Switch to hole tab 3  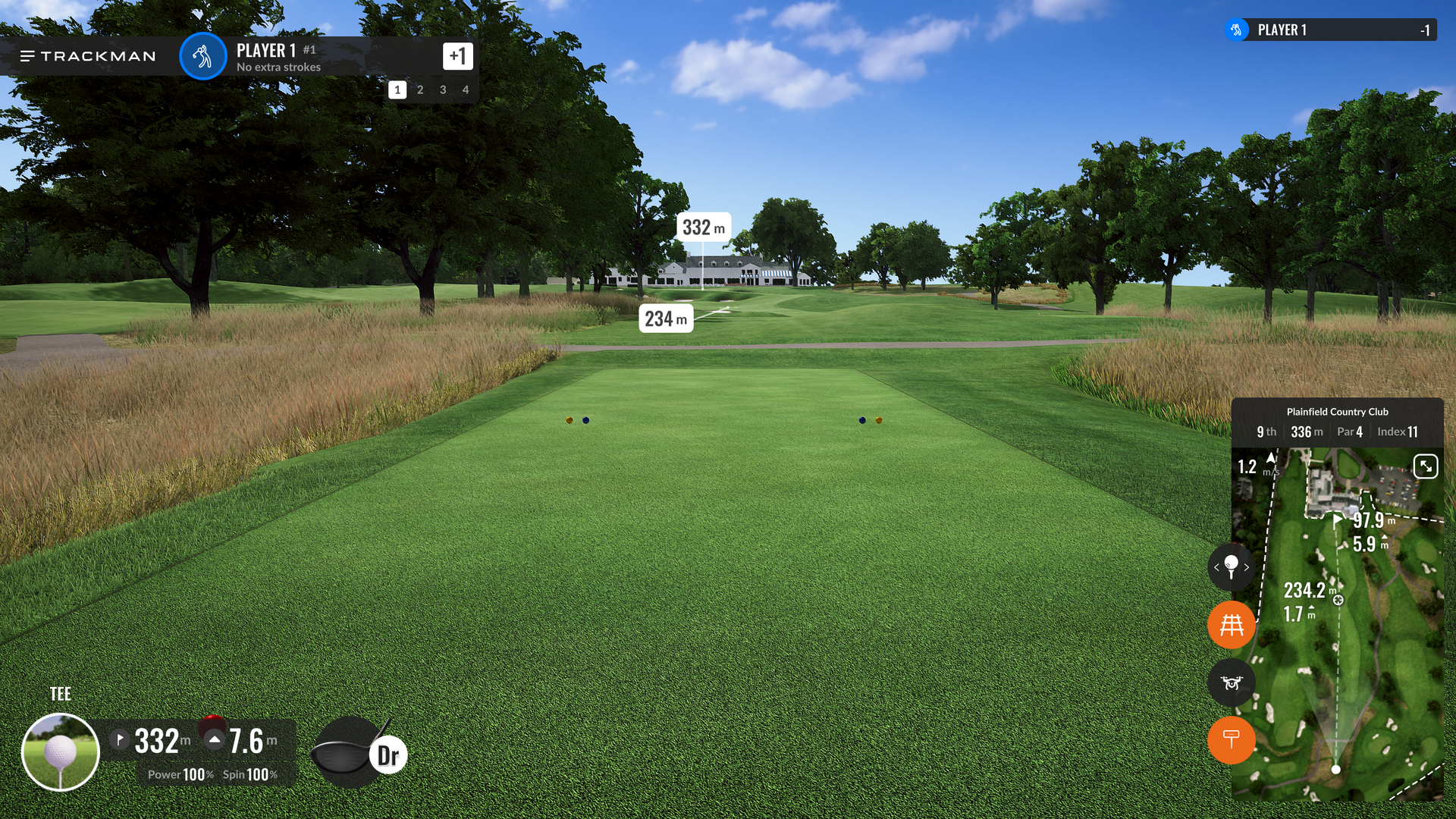click(443, 89)
